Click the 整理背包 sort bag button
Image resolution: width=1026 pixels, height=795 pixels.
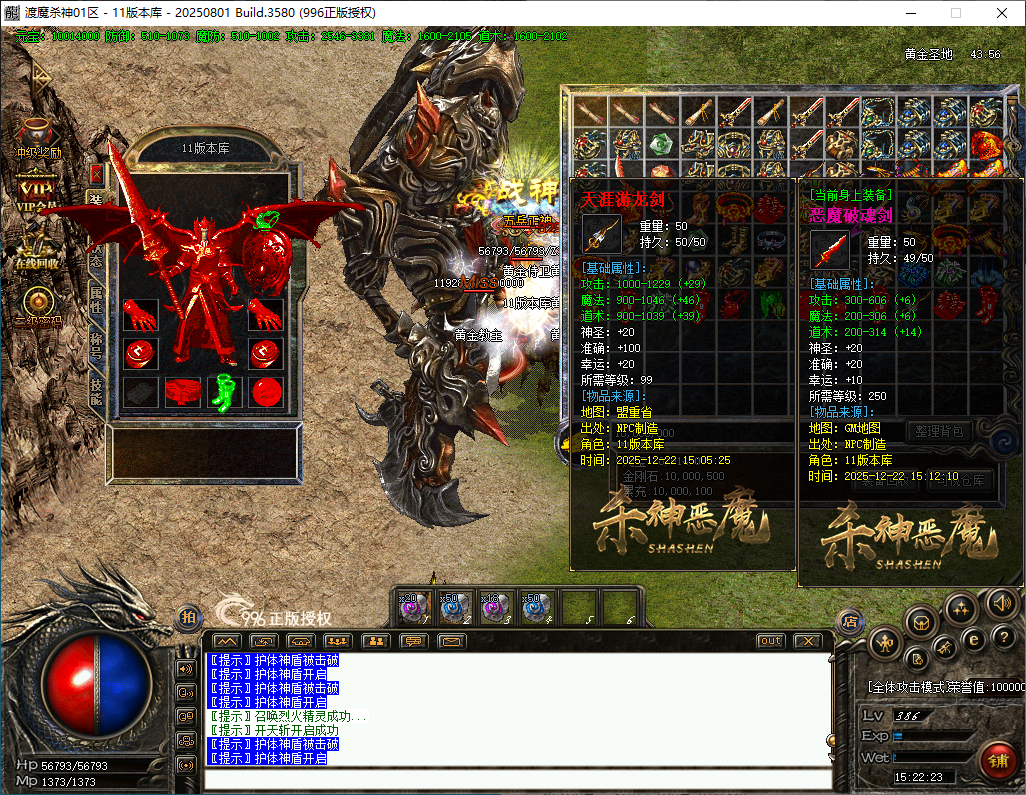coord(940,431)
